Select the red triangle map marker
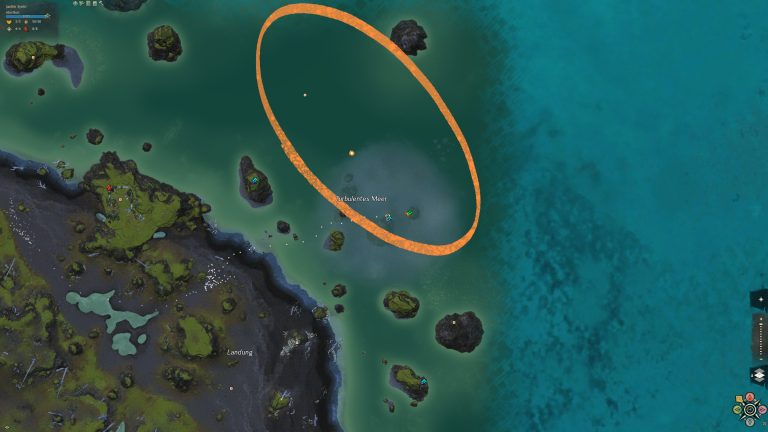This screenshot has width=768, height=432. coord(750,397)
